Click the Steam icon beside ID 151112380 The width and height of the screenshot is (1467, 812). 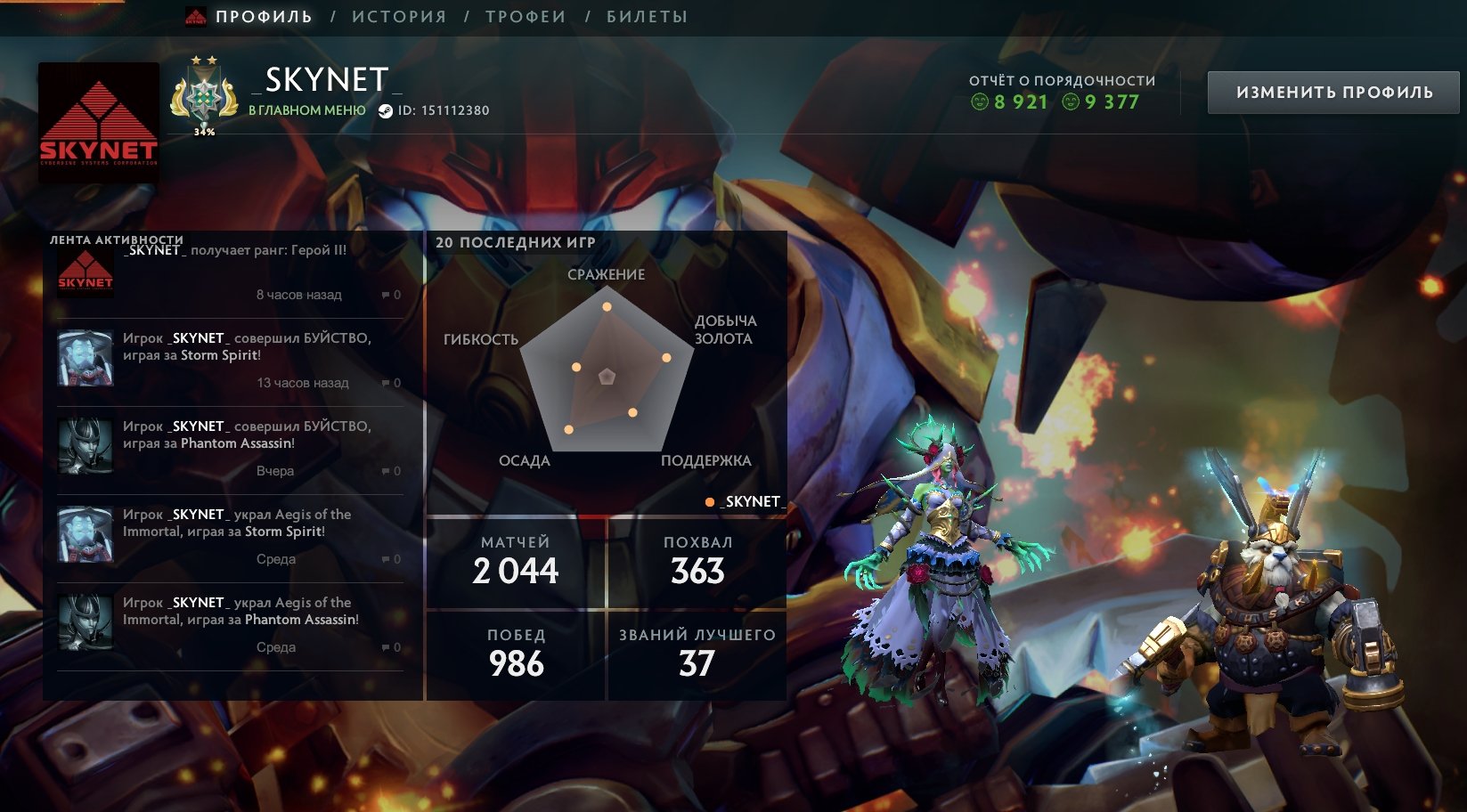[385, 111]
